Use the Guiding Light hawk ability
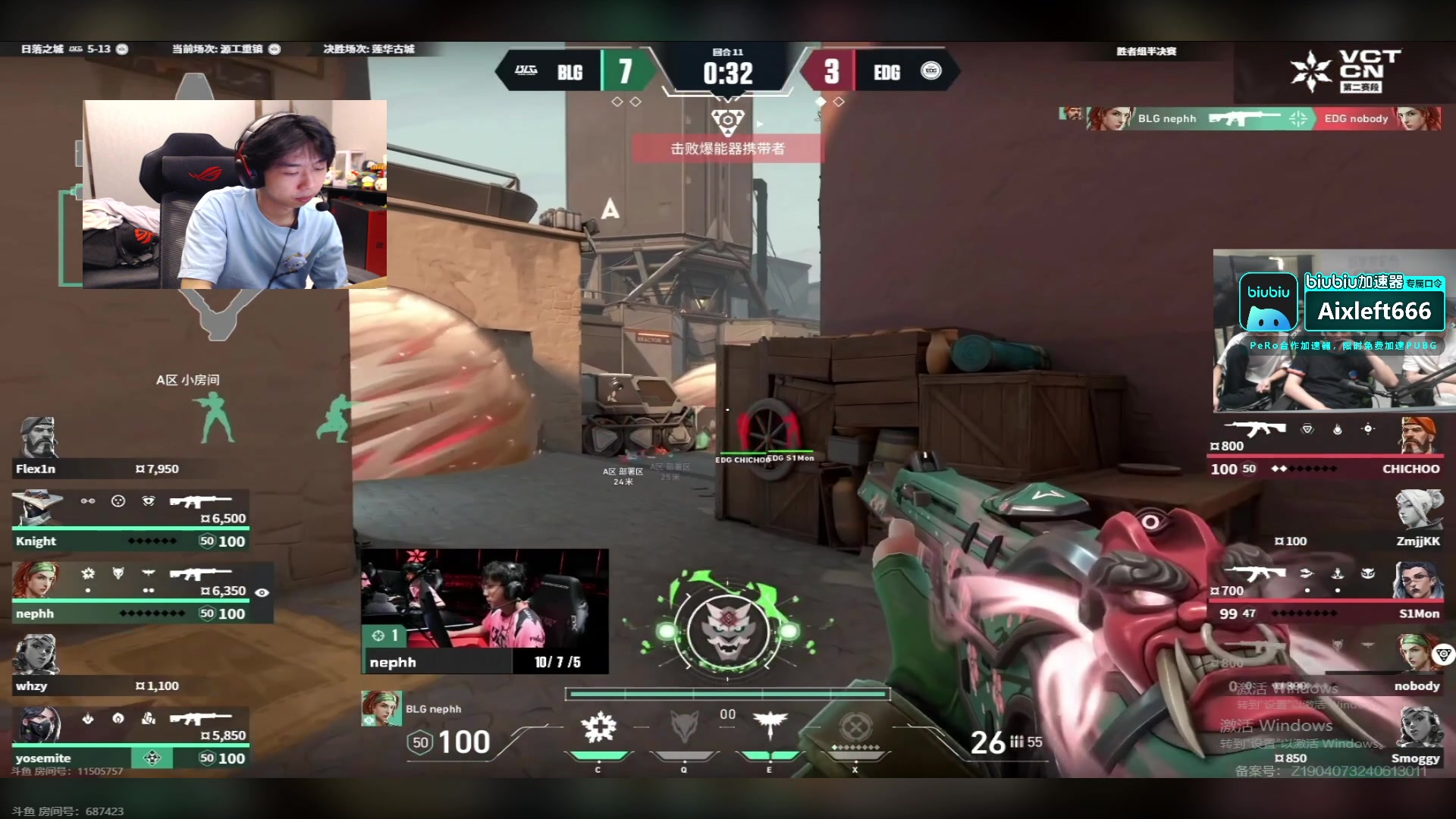Image resolution: width=1456 pixels, height=819 pixels. click(x=769, y=728)
